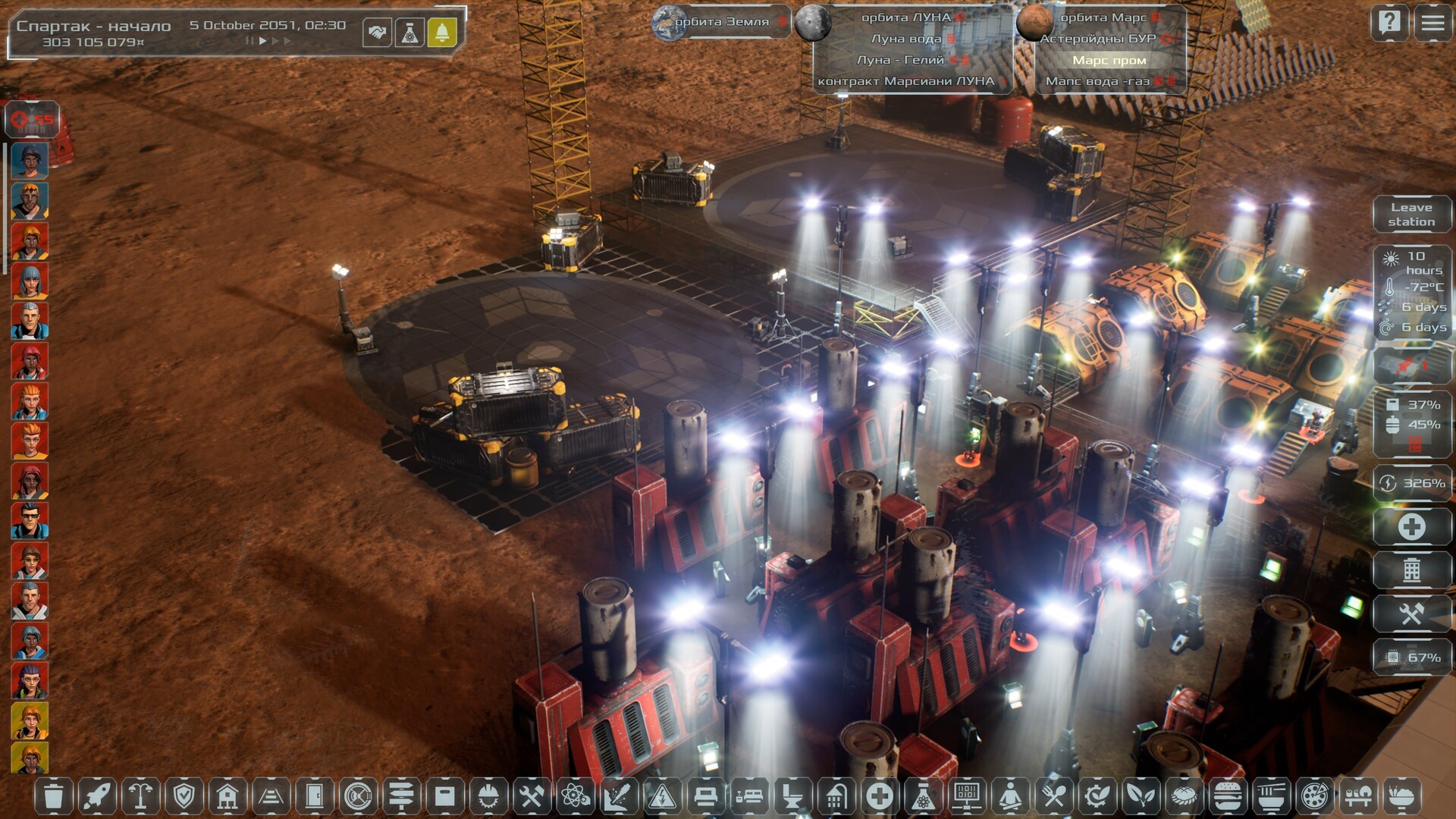Switch to the Мапс вода -газ station

1098,81
